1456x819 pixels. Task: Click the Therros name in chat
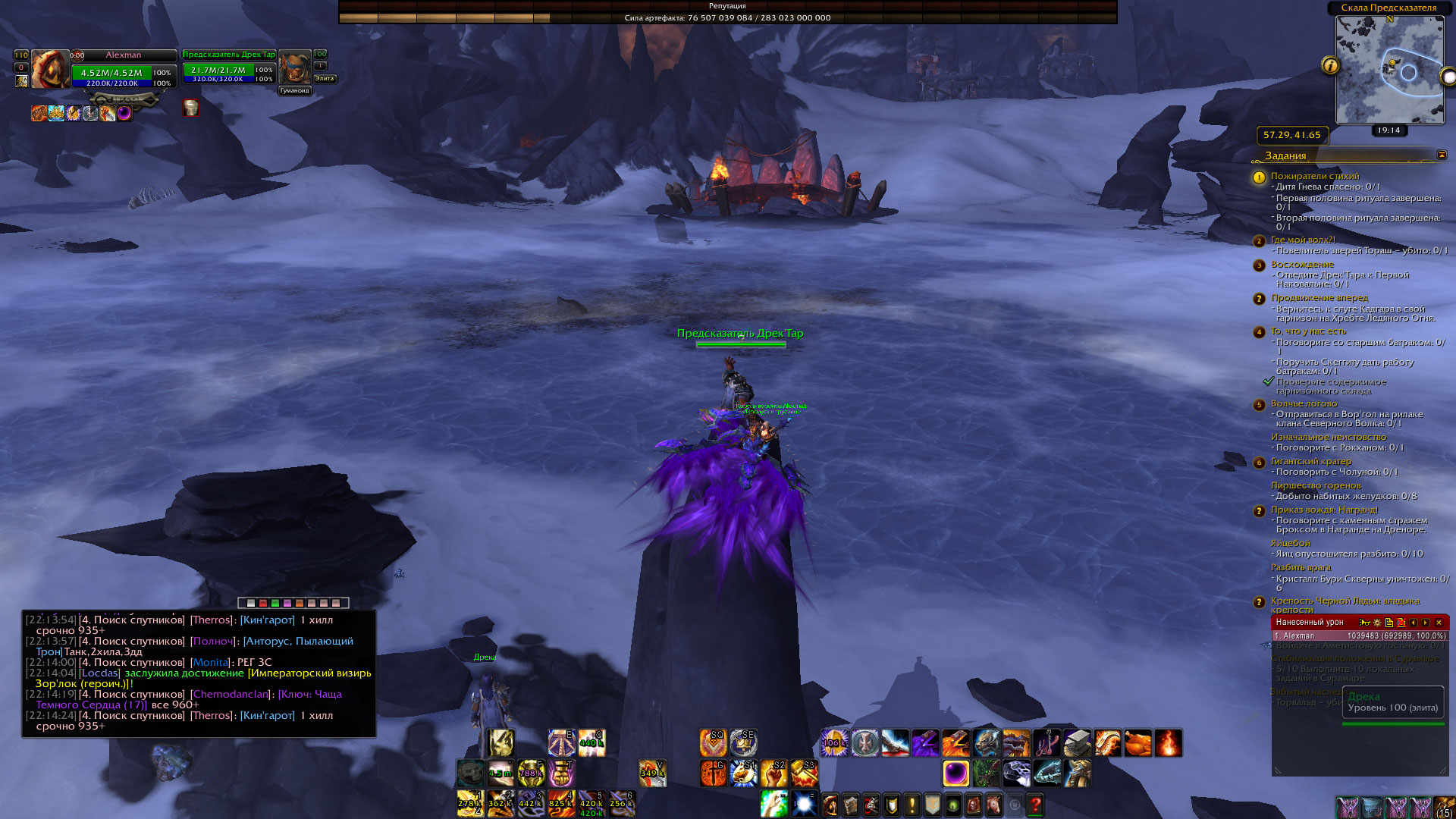click(x=212, y=620)
